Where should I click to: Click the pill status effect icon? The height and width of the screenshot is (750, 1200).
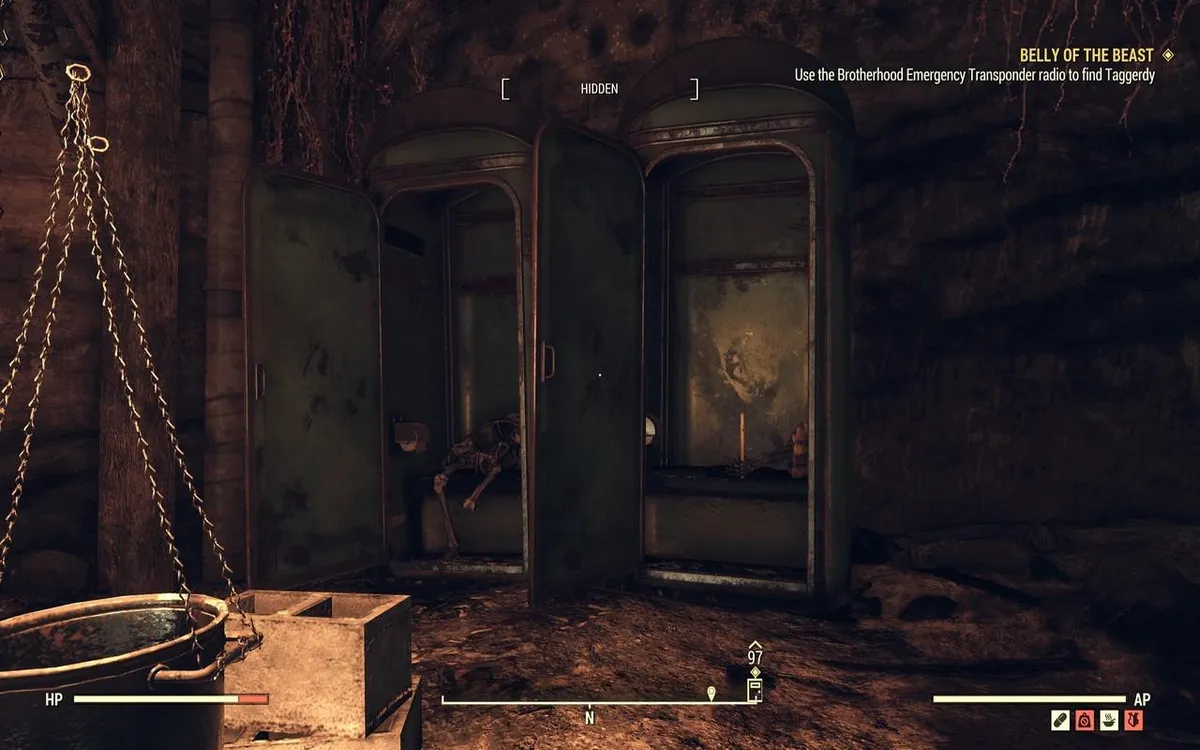[x=1061, y=720]
